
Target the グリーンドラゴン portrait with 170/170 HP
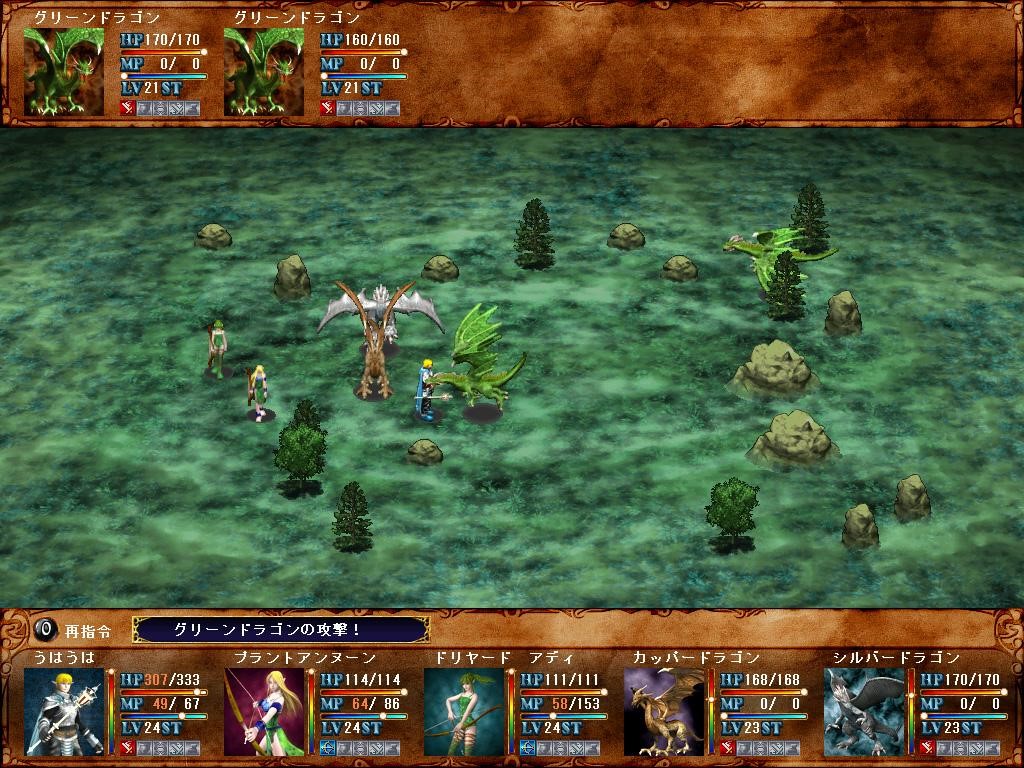(64, 71)
